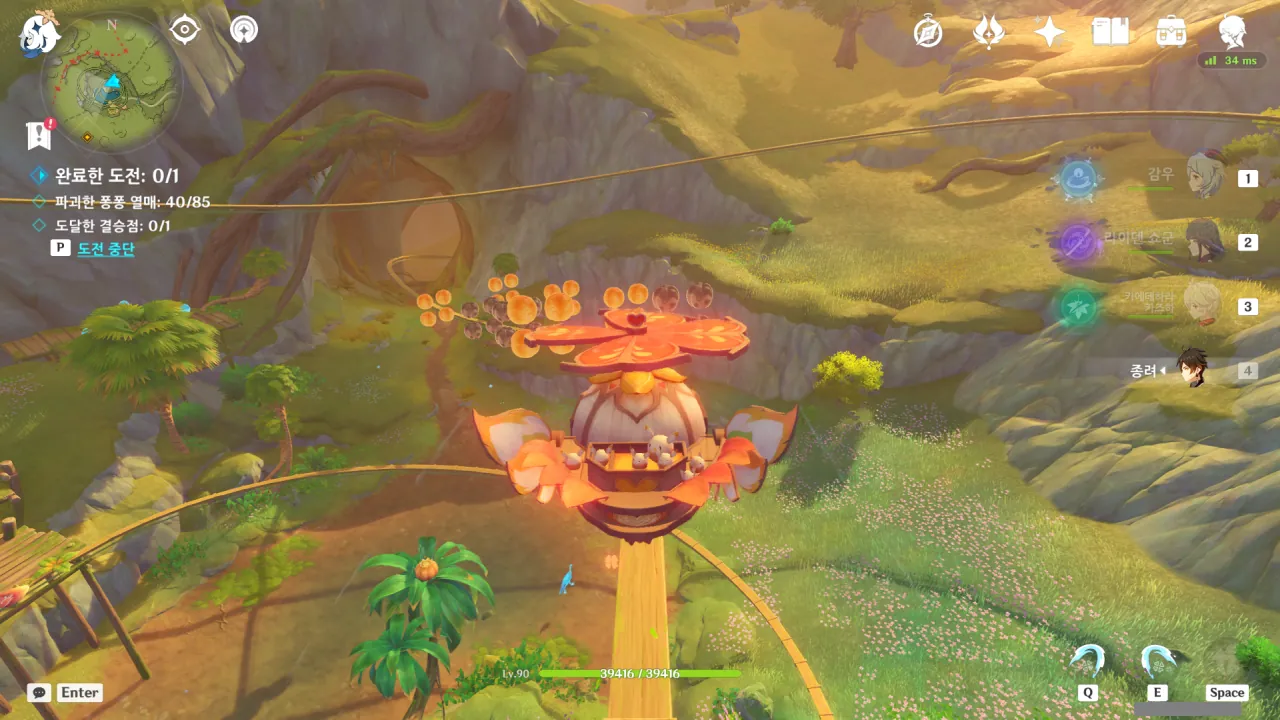
Task: Open the quest journal with red alert
Action: point(39,135)
